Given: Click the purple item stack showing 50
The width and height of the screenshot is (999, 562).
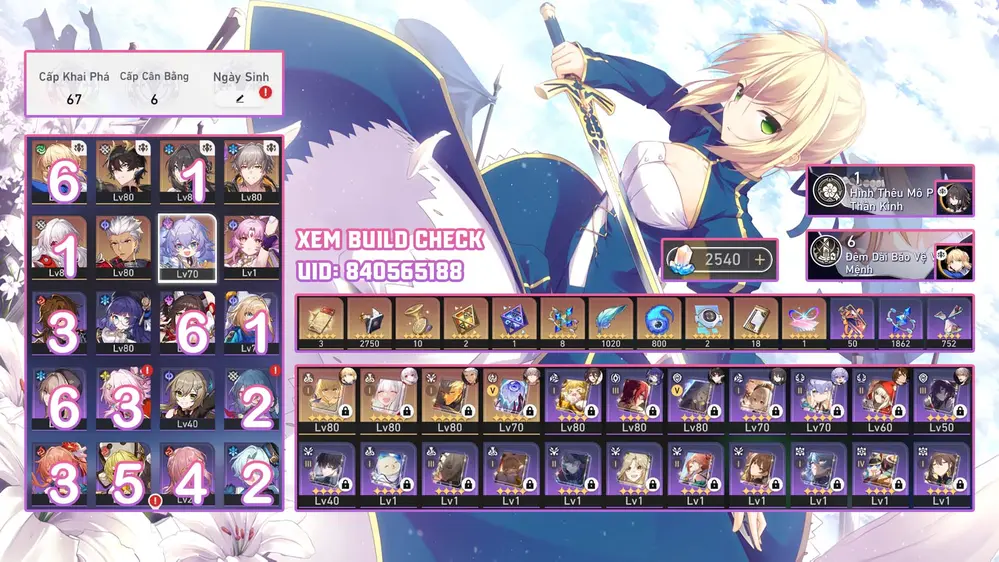Looking at the screenshot, I should click(x=853, y=321).
